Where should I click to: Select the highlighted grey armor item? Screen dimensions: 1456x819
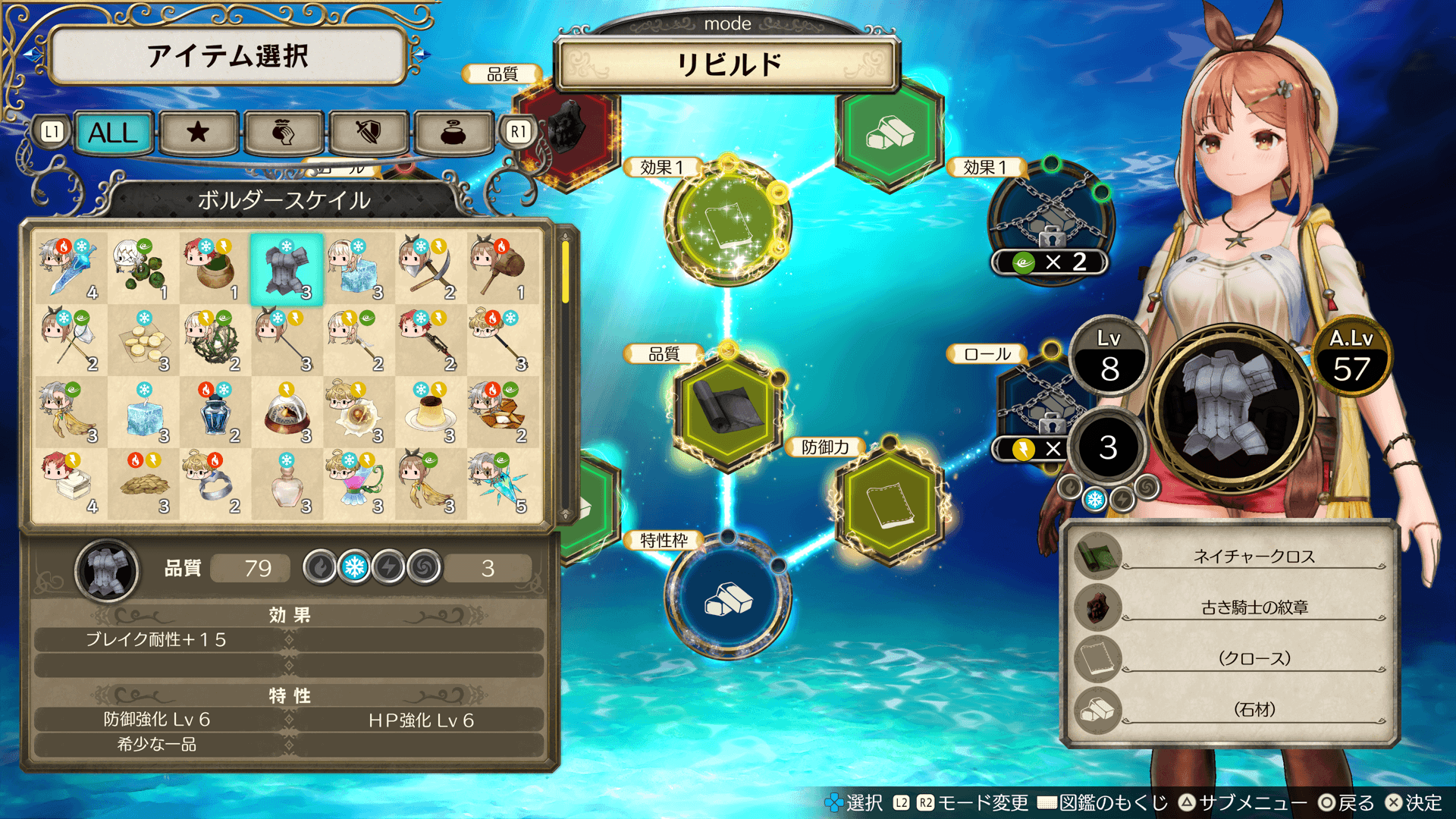point(287,269)
